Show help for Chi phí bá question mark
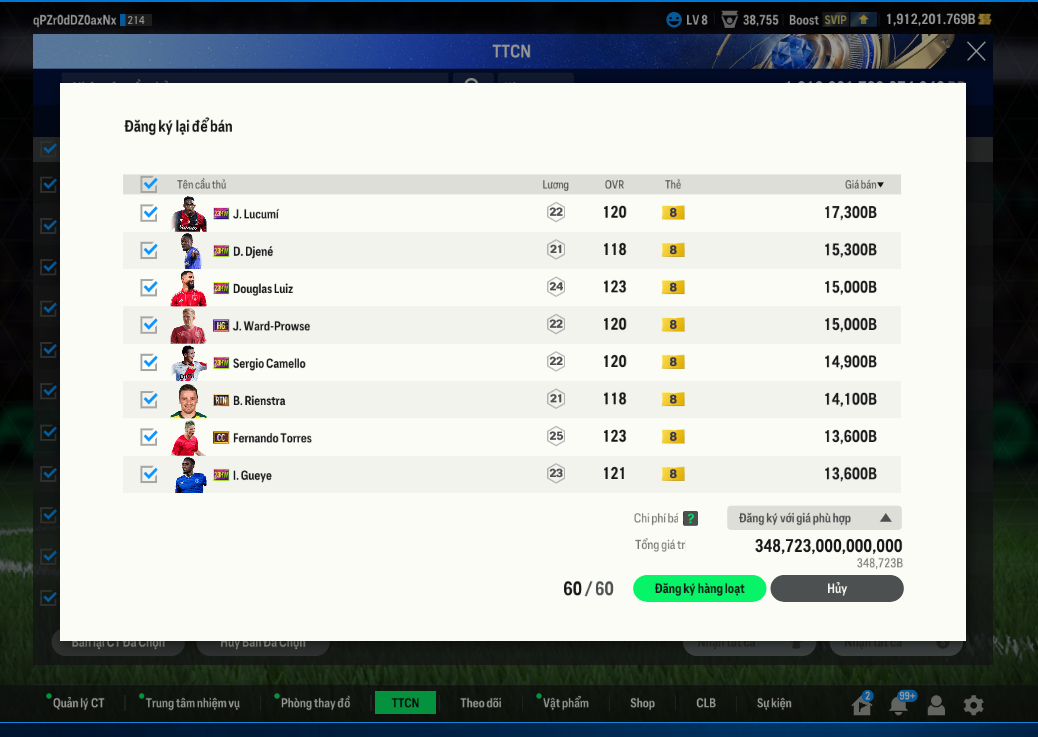The height and width of the screenshot is (737, 1038). coord(690,518)
